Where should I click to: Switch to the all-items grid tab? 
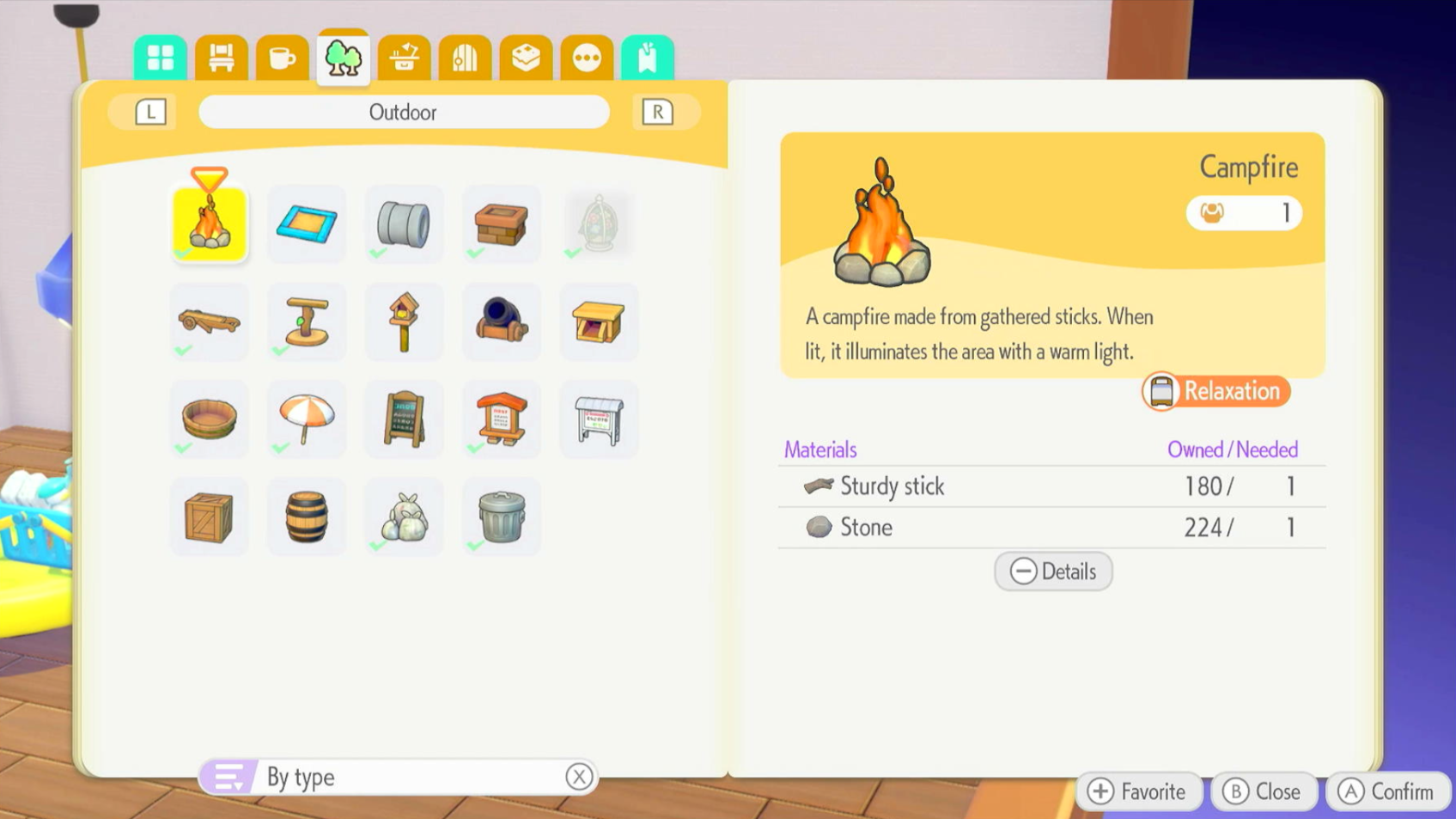click(160, 58)
